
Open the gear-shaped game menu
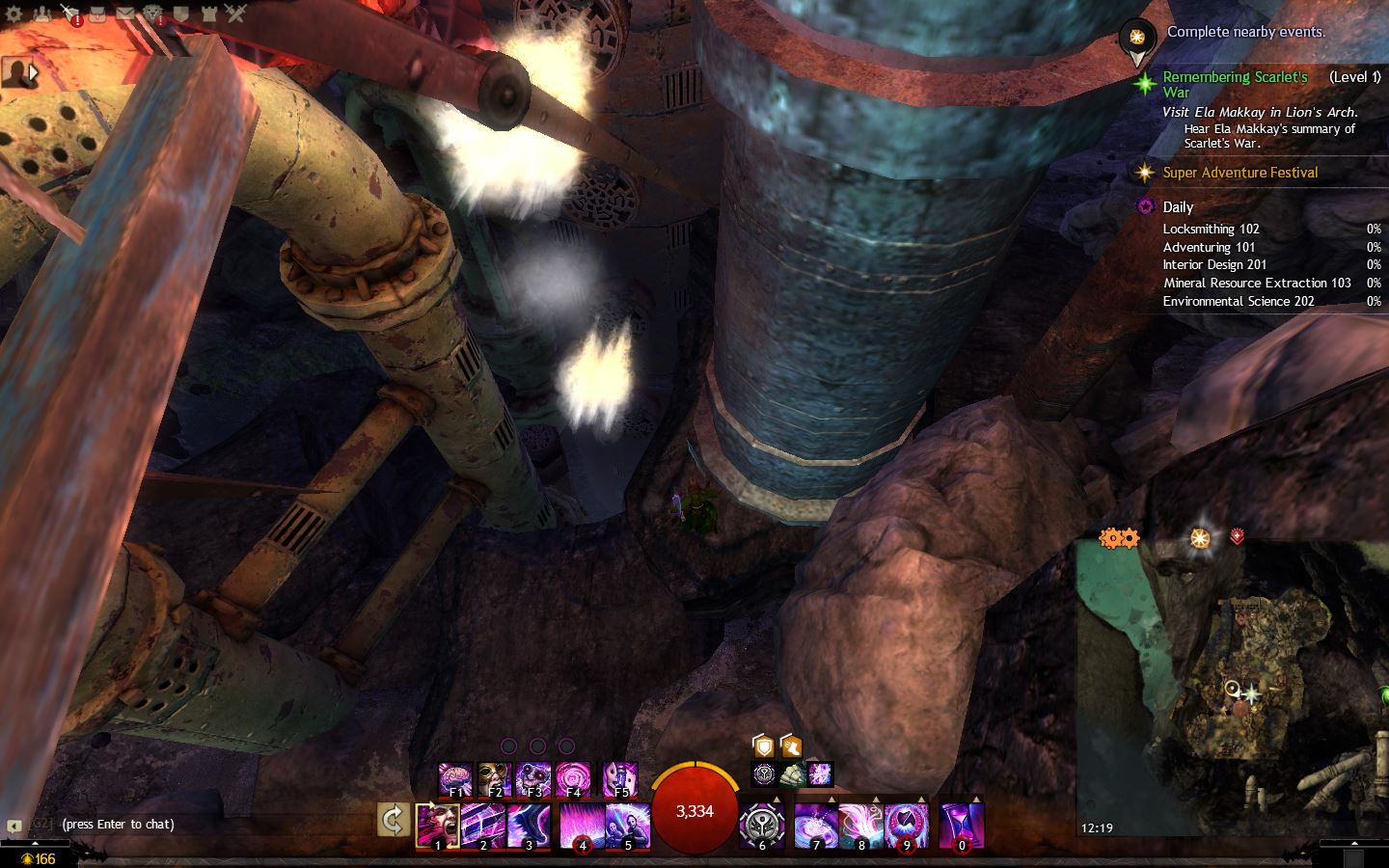[14, 14]
